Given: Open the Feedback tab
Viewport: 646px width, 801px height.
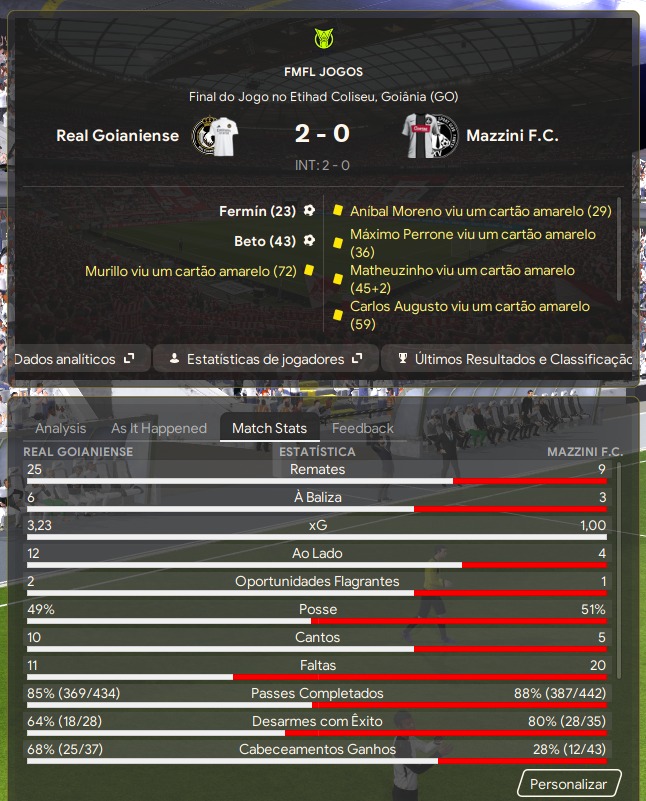Looking at the screenshot, I should click(x=363, y=428).
